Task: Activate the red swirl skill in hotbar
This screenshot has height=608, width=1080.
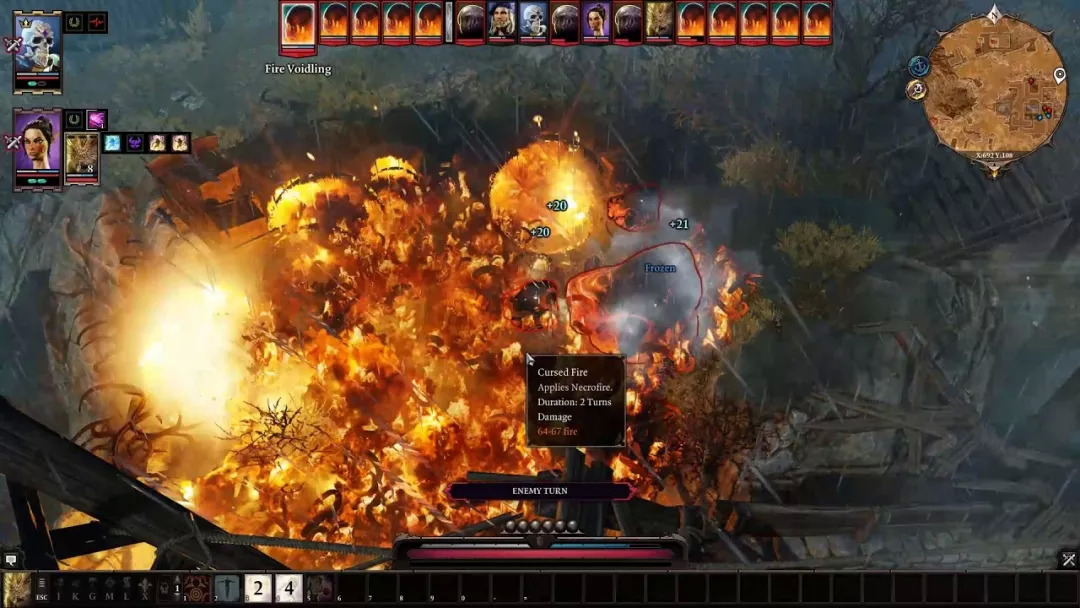Action: pyautogui.click(x=197, y=588)
